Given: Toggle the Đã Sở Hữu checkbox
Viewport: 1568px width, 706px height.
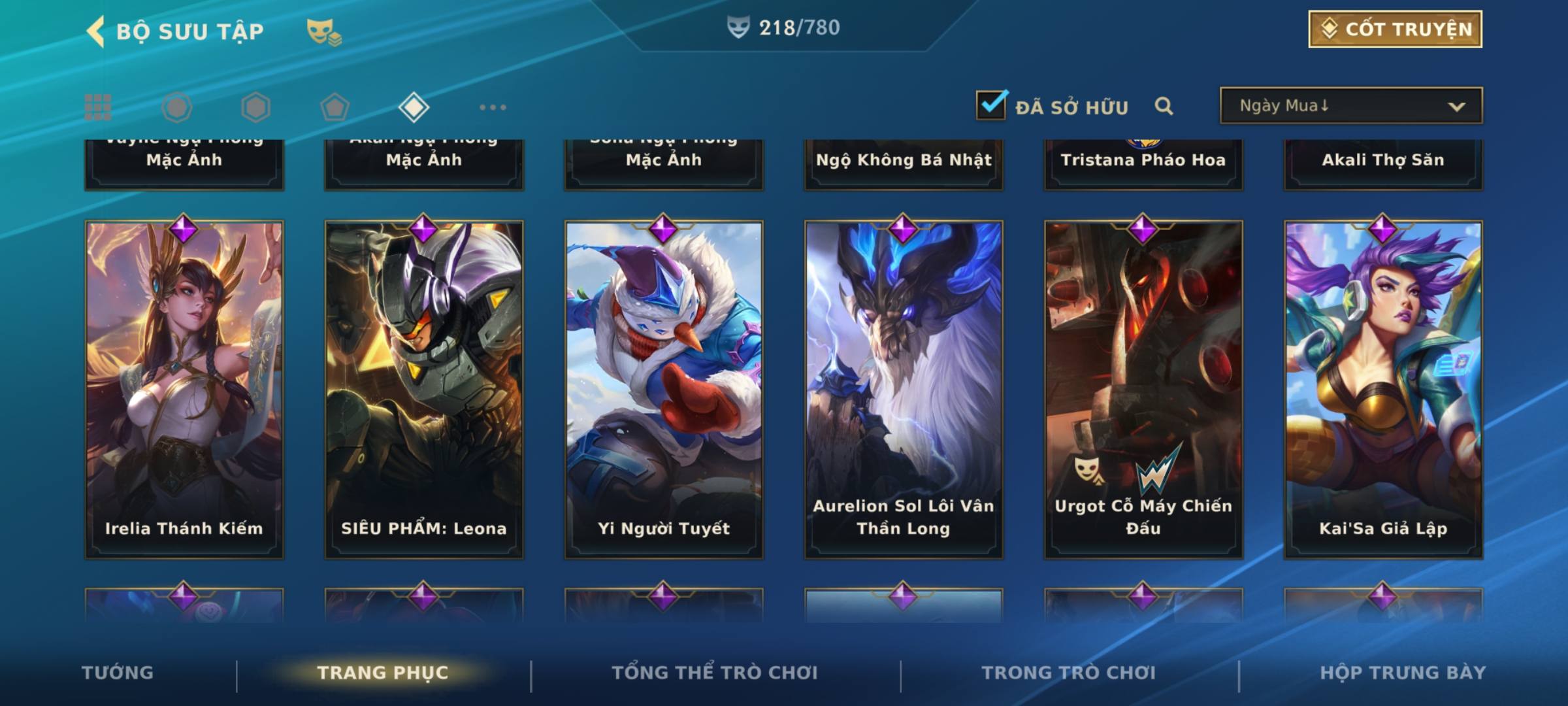Looking at the screenshot, I should (x=991, y=105).
